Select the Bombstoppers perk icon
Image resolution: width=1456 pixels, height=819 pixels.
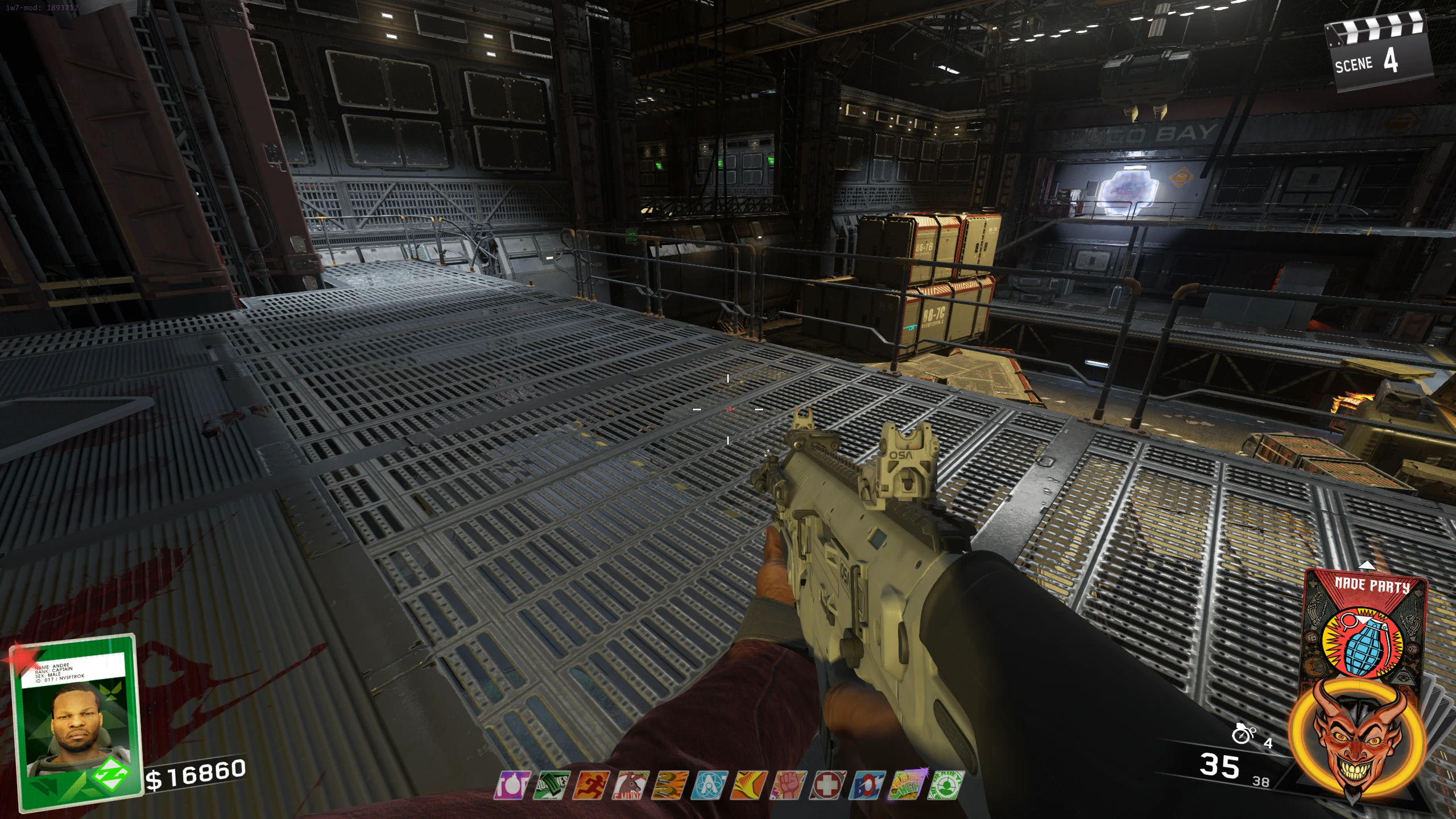pos(511,785)
